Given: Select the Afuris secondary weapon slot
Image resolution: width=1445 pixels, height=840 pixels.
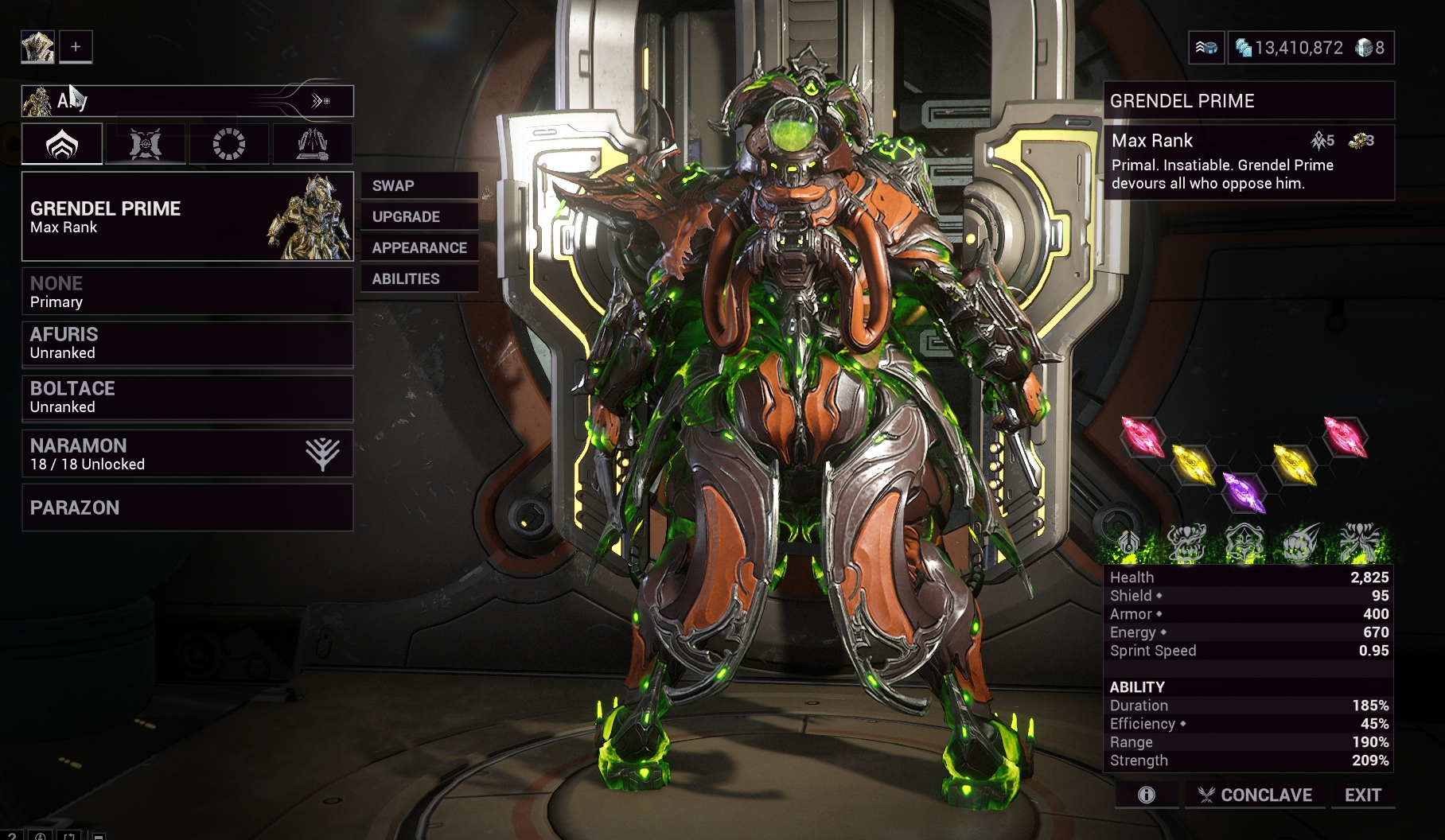Looking at the screenshot, I should (187, 343).
